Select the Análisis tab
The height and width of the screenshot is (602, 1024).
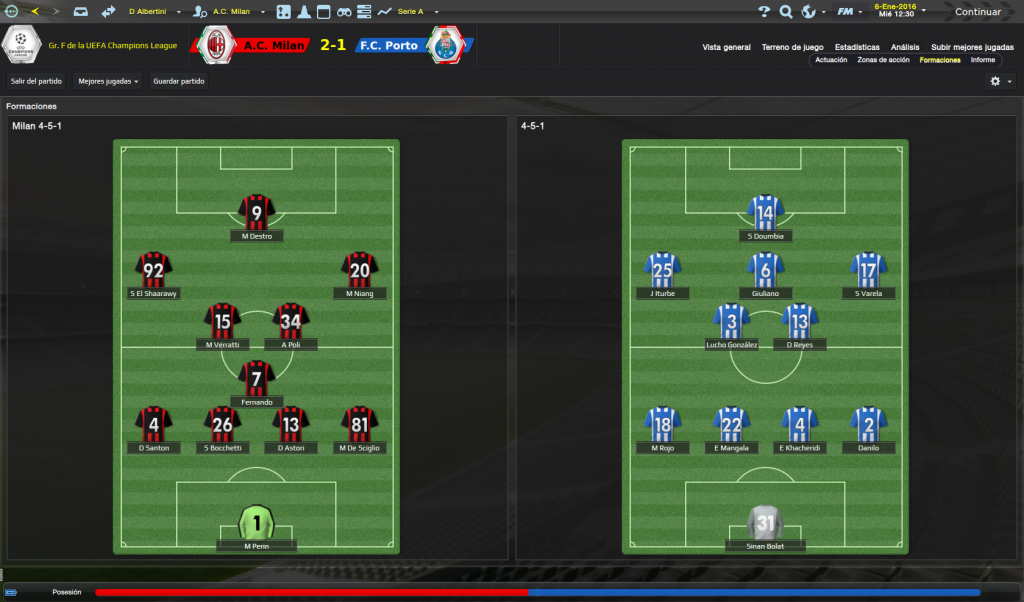point(905,47)
